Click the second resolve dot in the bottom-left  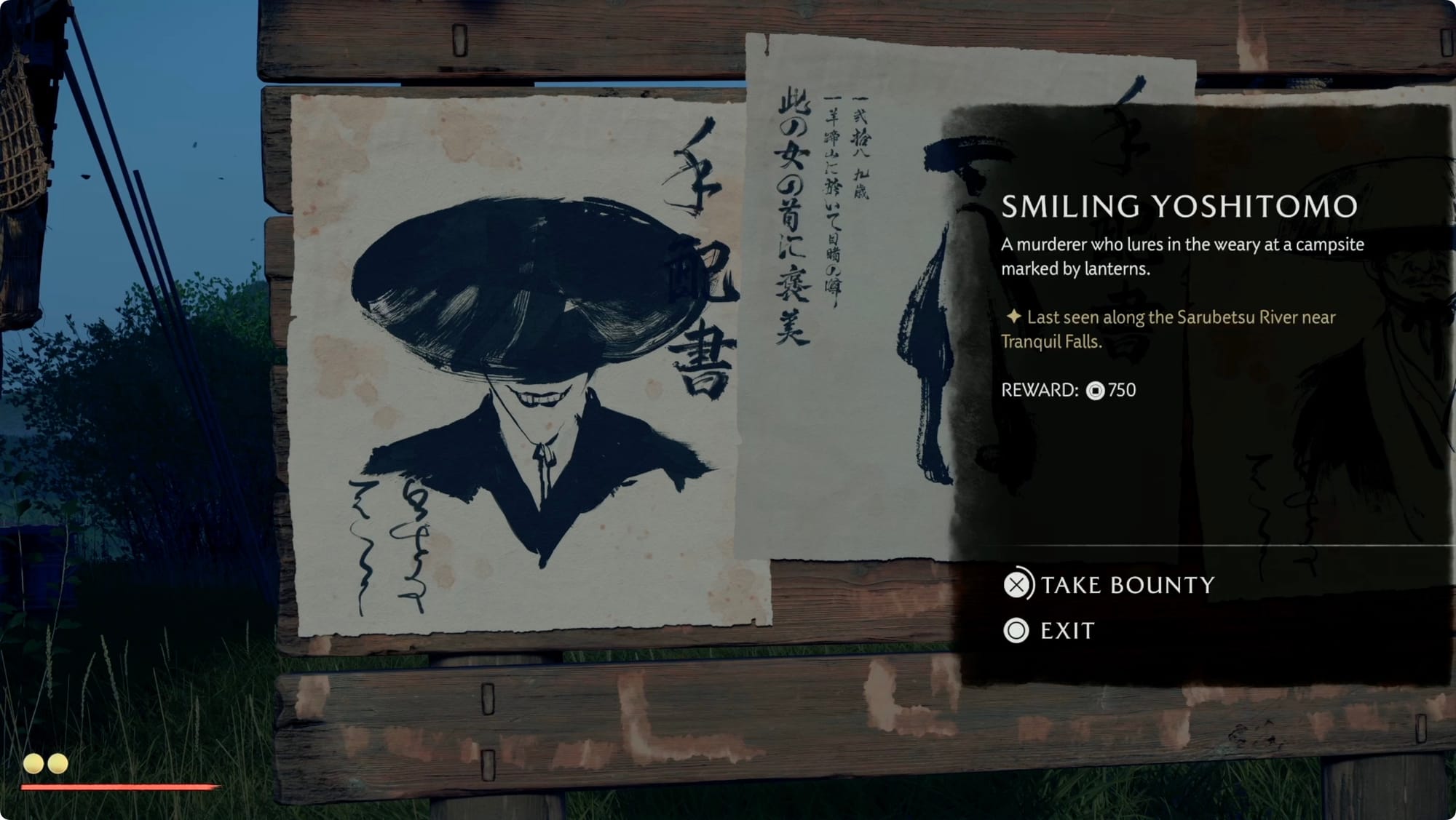click(x=58, y=765)
